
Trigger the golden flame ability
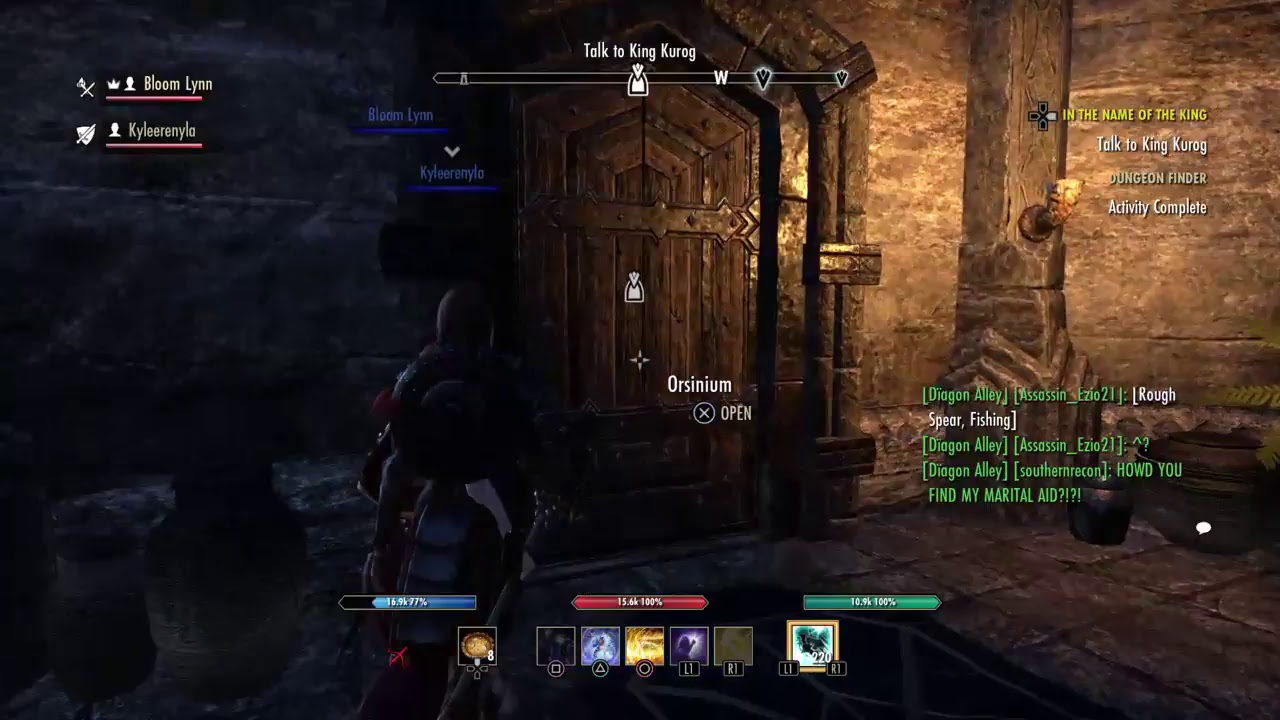pos(644,646)
